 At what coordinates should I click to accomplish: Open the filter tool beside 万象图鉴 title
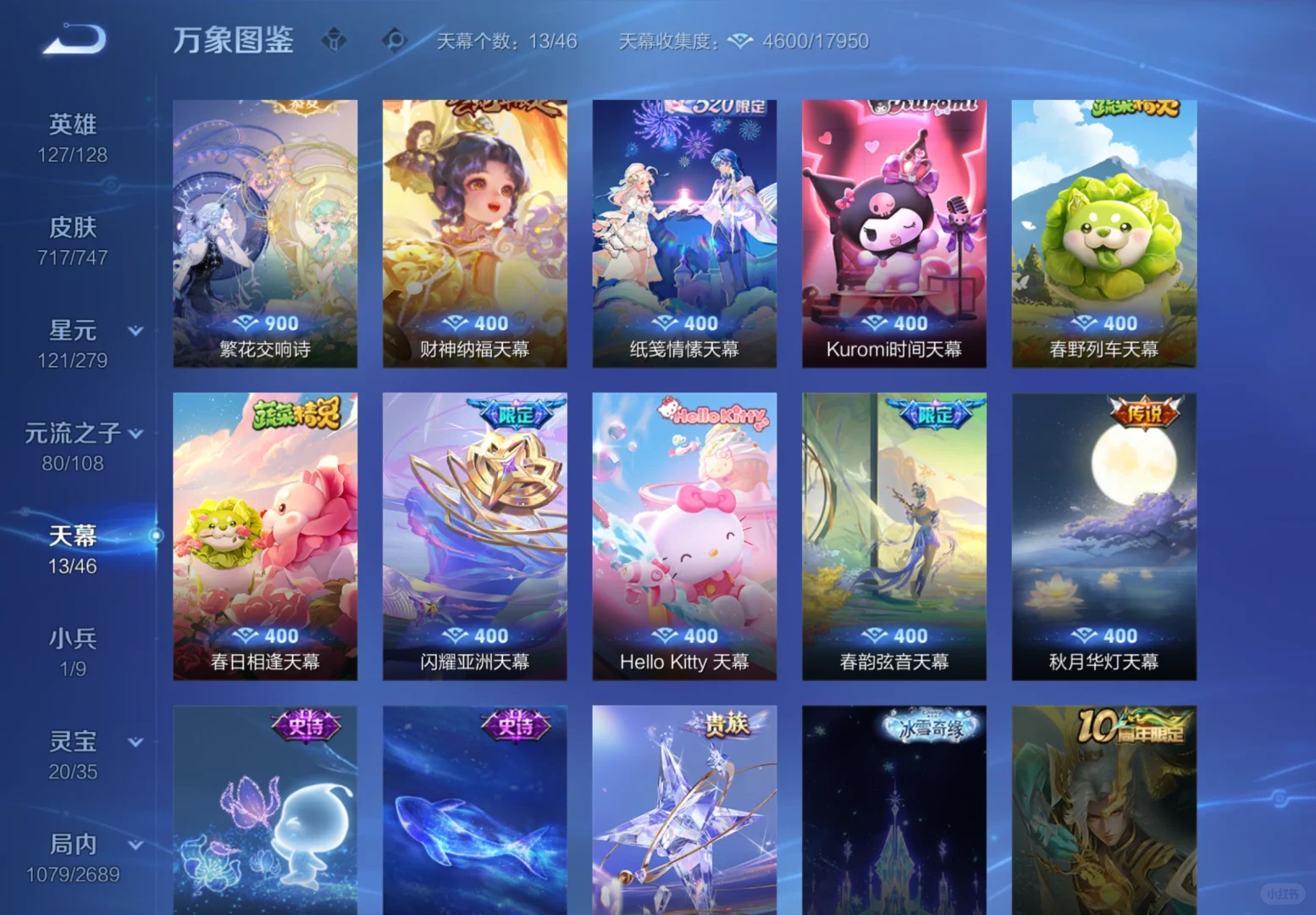[334, 39]
